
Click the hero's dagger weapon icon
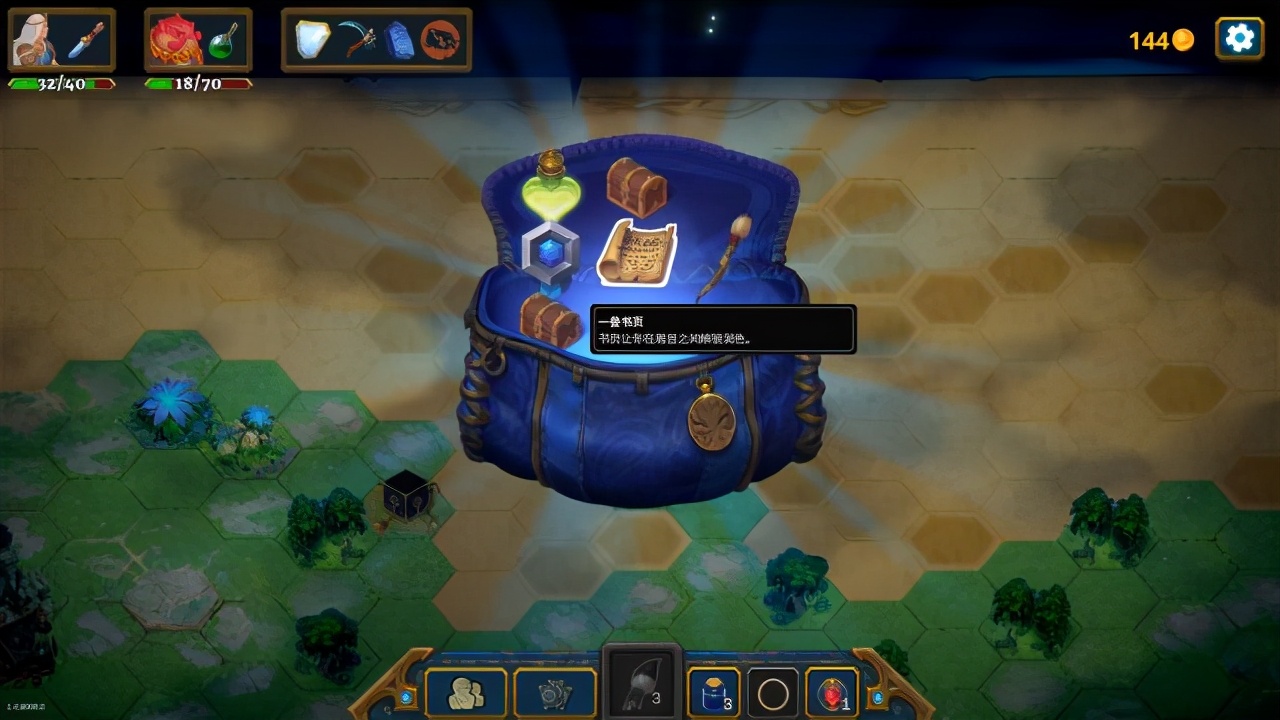point(87,40)
